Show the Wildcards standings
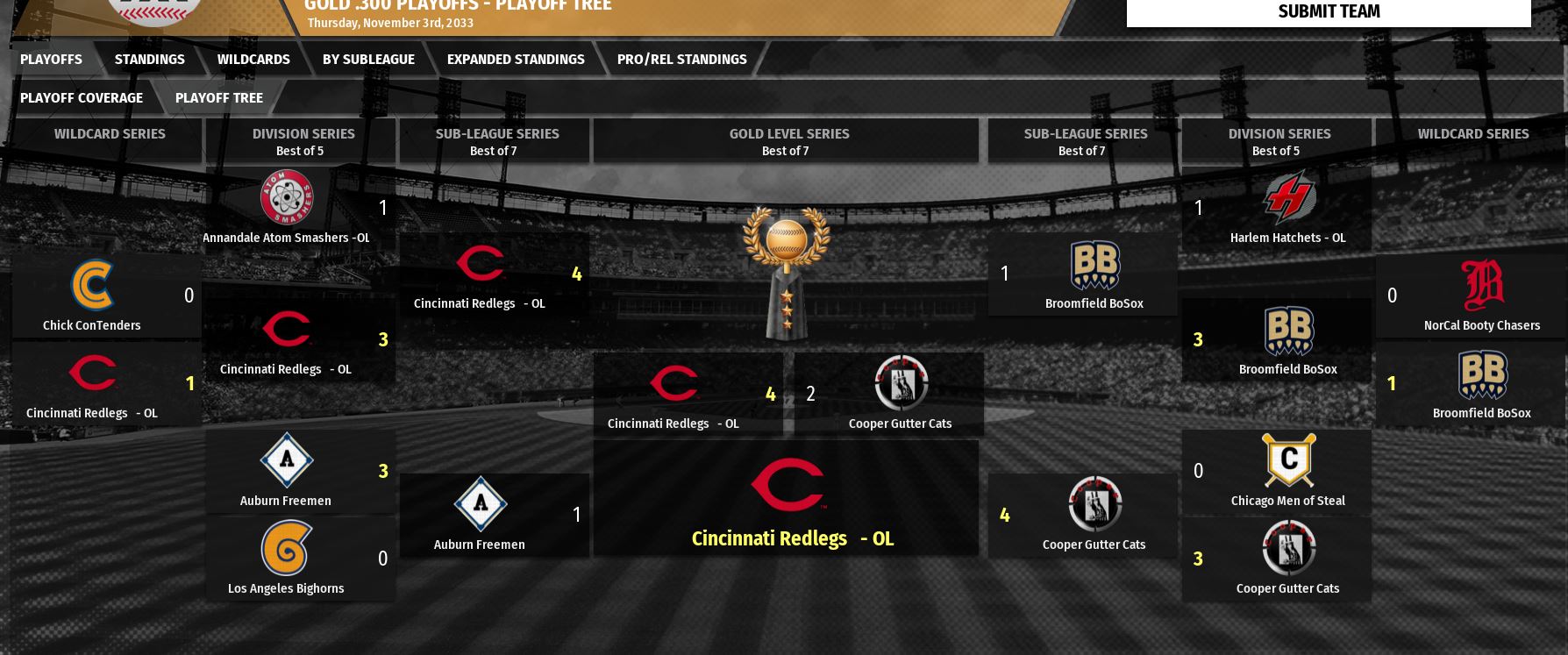Screen dimensions: 1568x655 point(253,60)
